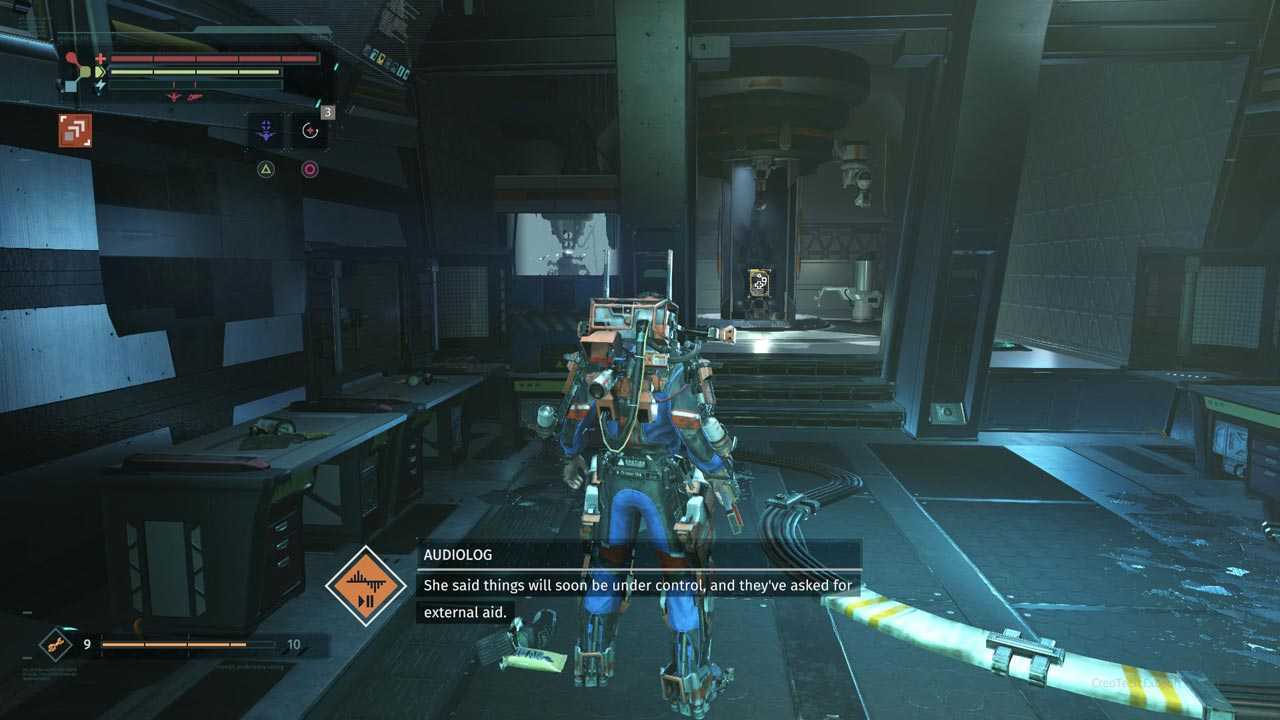Toggle the audiolog play/pause diamond icon
The width and height of the screenshot is (1280, 720).
366,587
